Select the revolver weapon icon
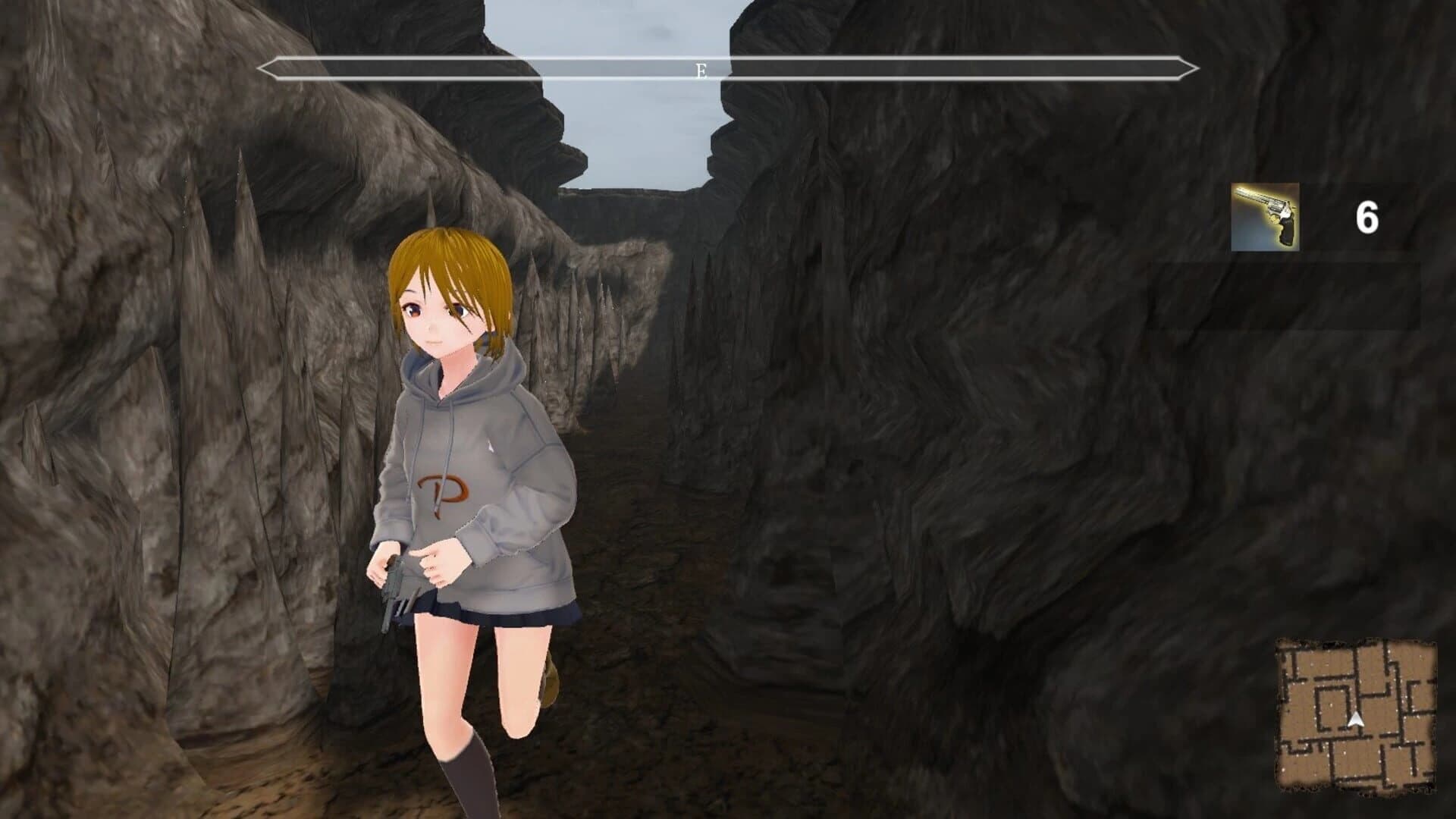Viewport: 1456px width, 819px height. point(1265,217)
